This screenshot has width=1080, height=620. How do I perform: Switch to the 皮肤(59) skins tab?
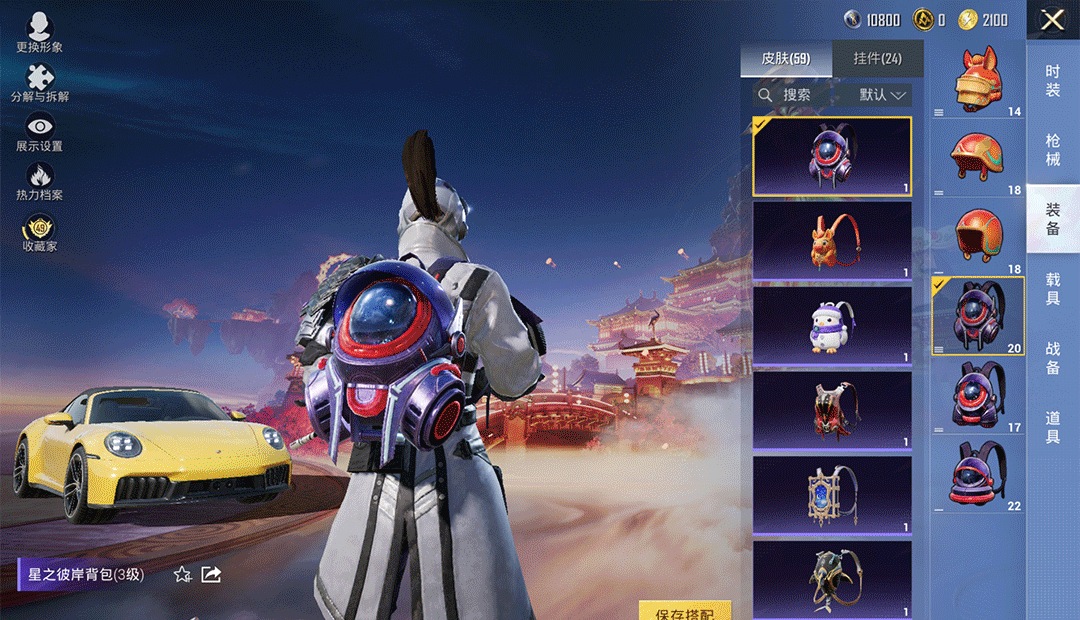click(x=785, y=59)
